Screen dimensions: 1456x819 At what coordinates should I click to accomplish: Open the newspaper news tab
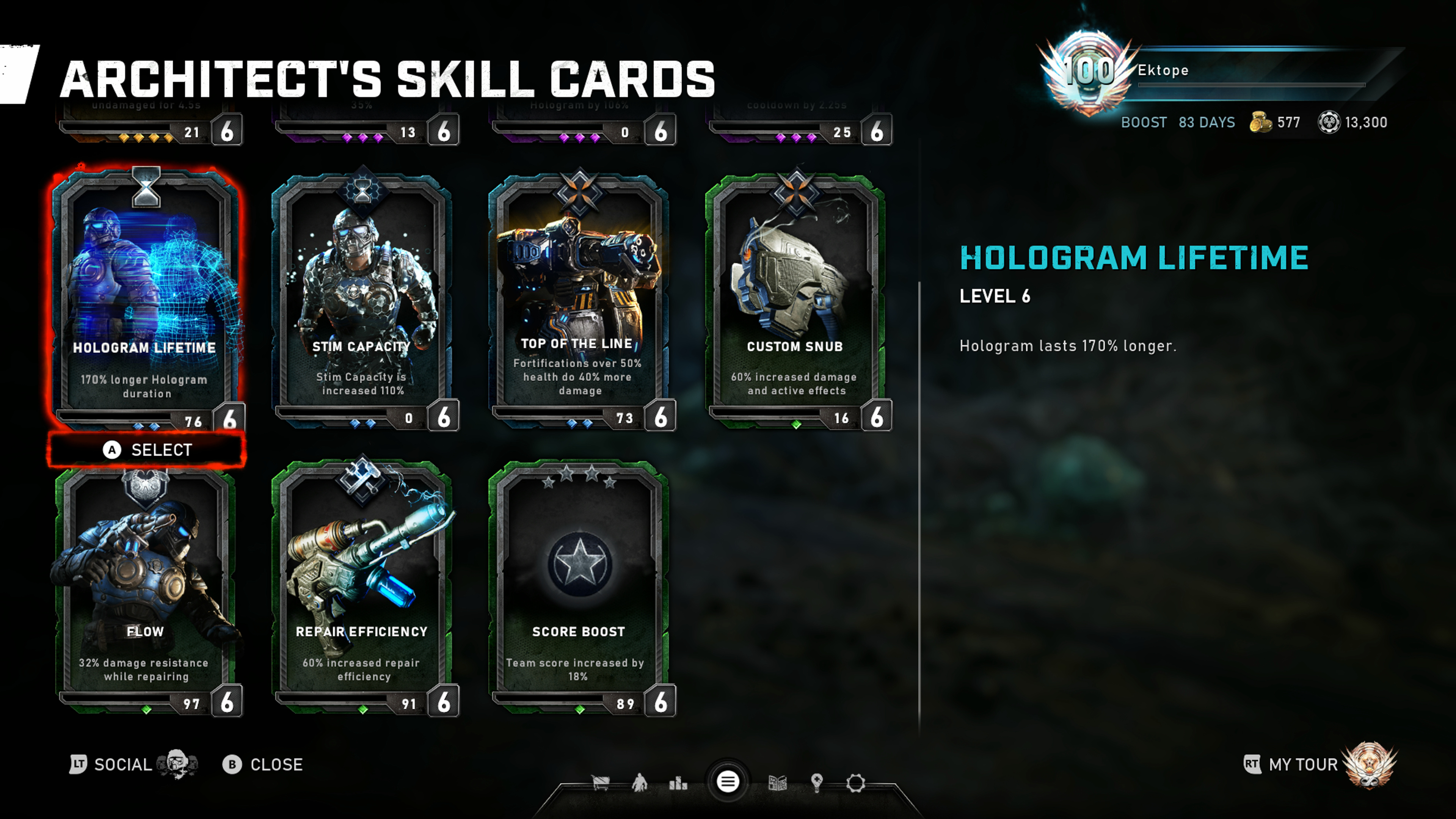point(778,783)
